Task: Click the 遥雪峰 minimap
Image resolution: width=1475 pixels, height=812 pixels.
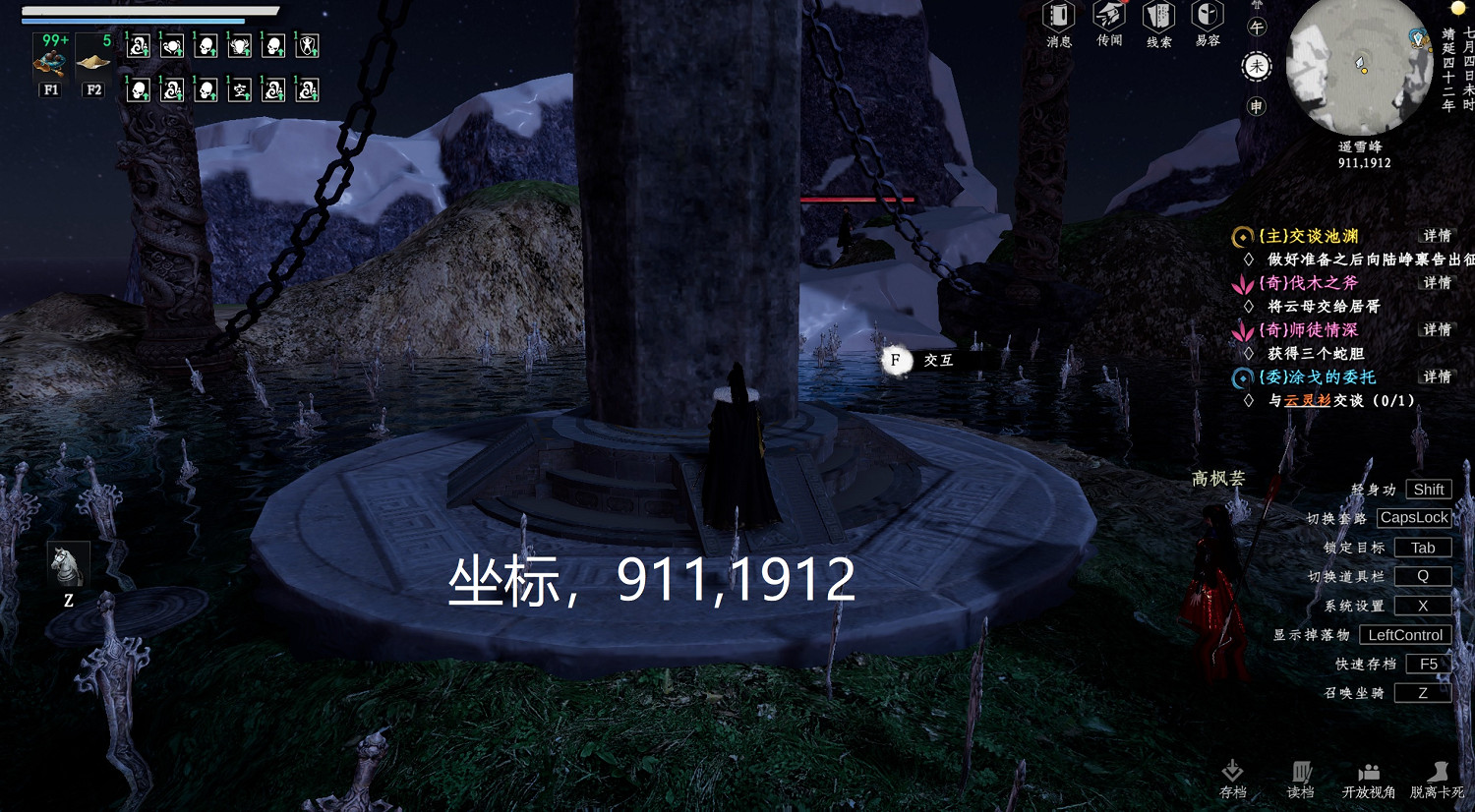Action: click(x=1359, y=69)
